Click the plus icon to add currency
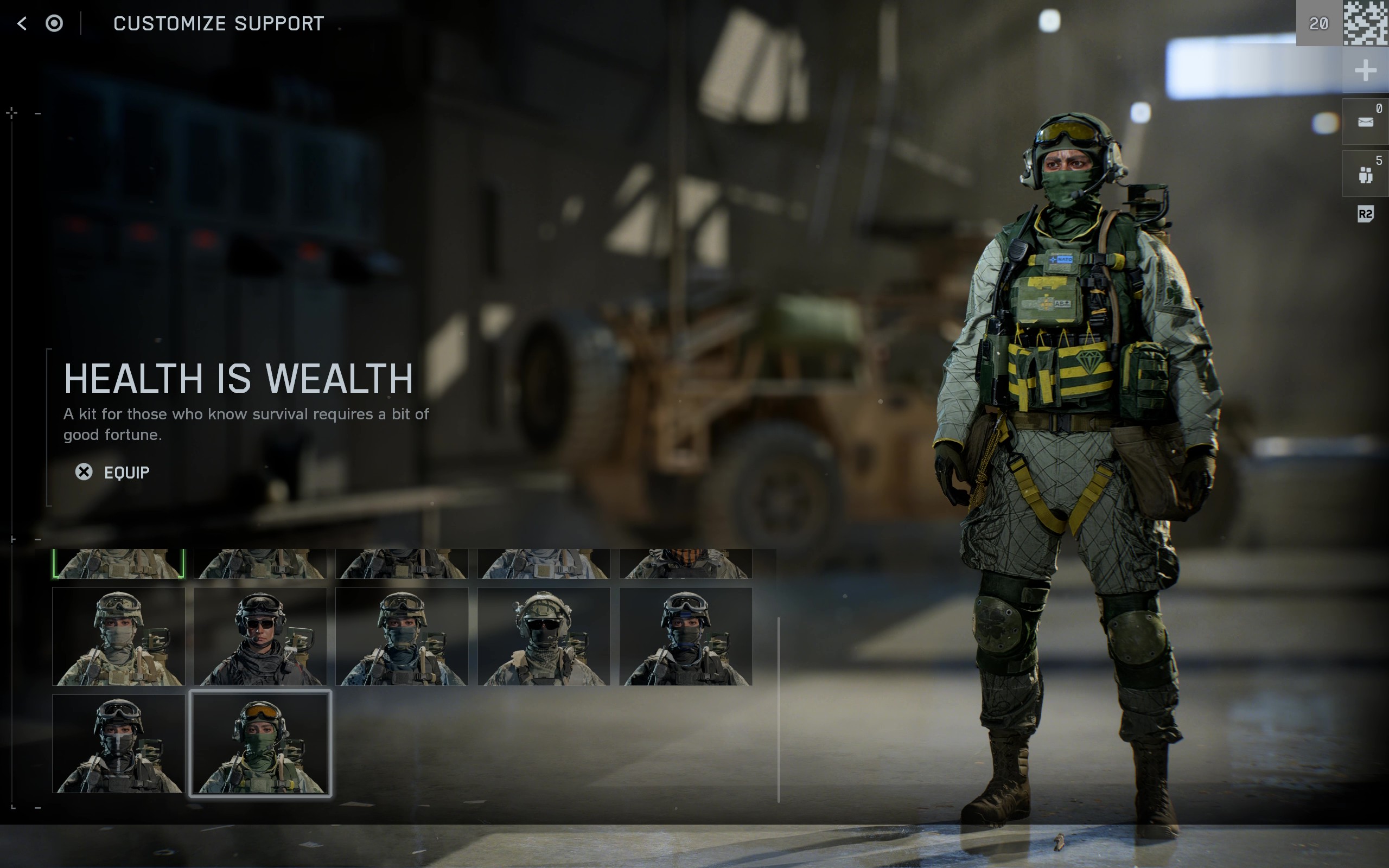 [1366, 70]
